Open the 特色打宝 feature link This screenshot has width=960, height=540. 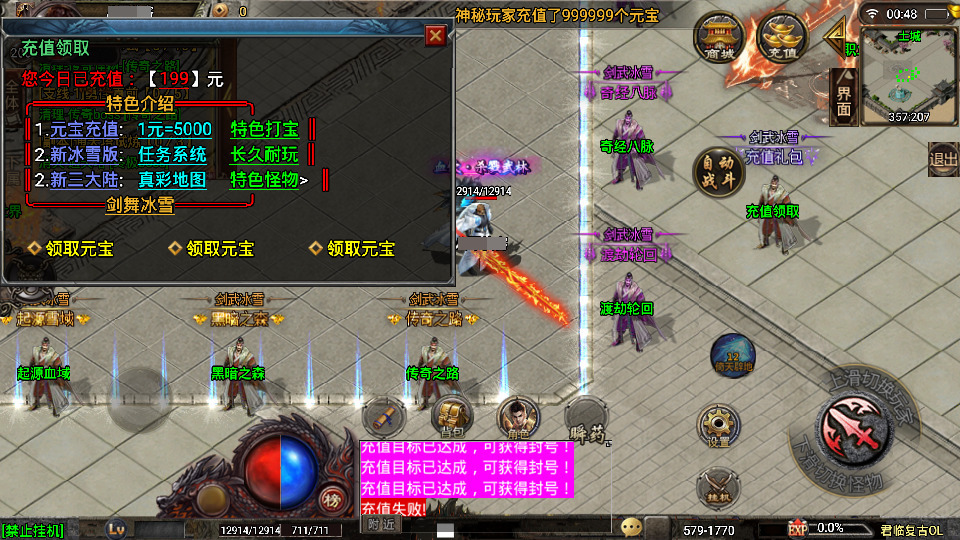click(x=264, y=129)
